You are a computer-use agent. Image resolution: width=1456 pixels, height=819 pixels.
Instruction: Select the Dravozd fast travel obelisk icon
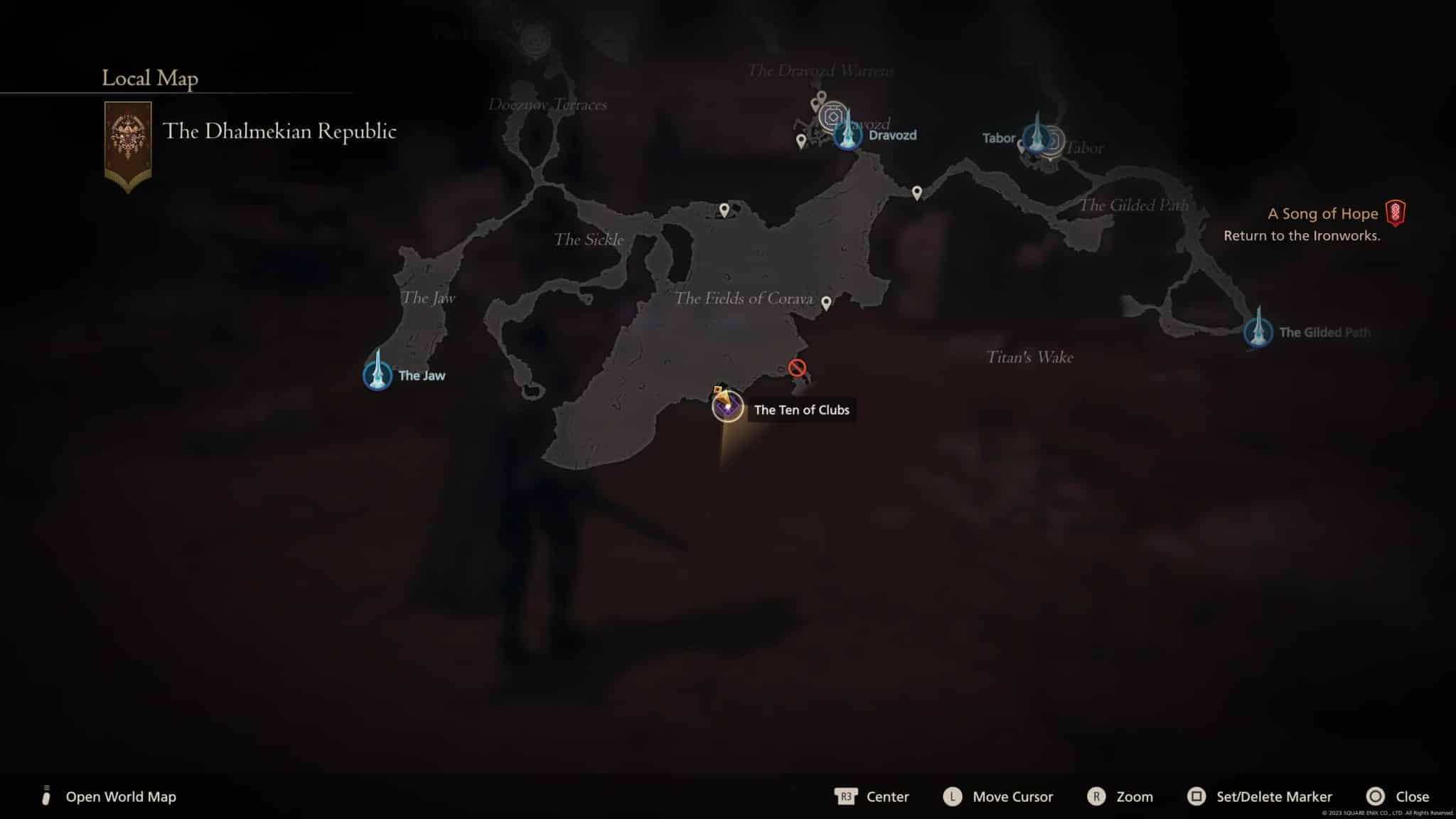(848, 136)
